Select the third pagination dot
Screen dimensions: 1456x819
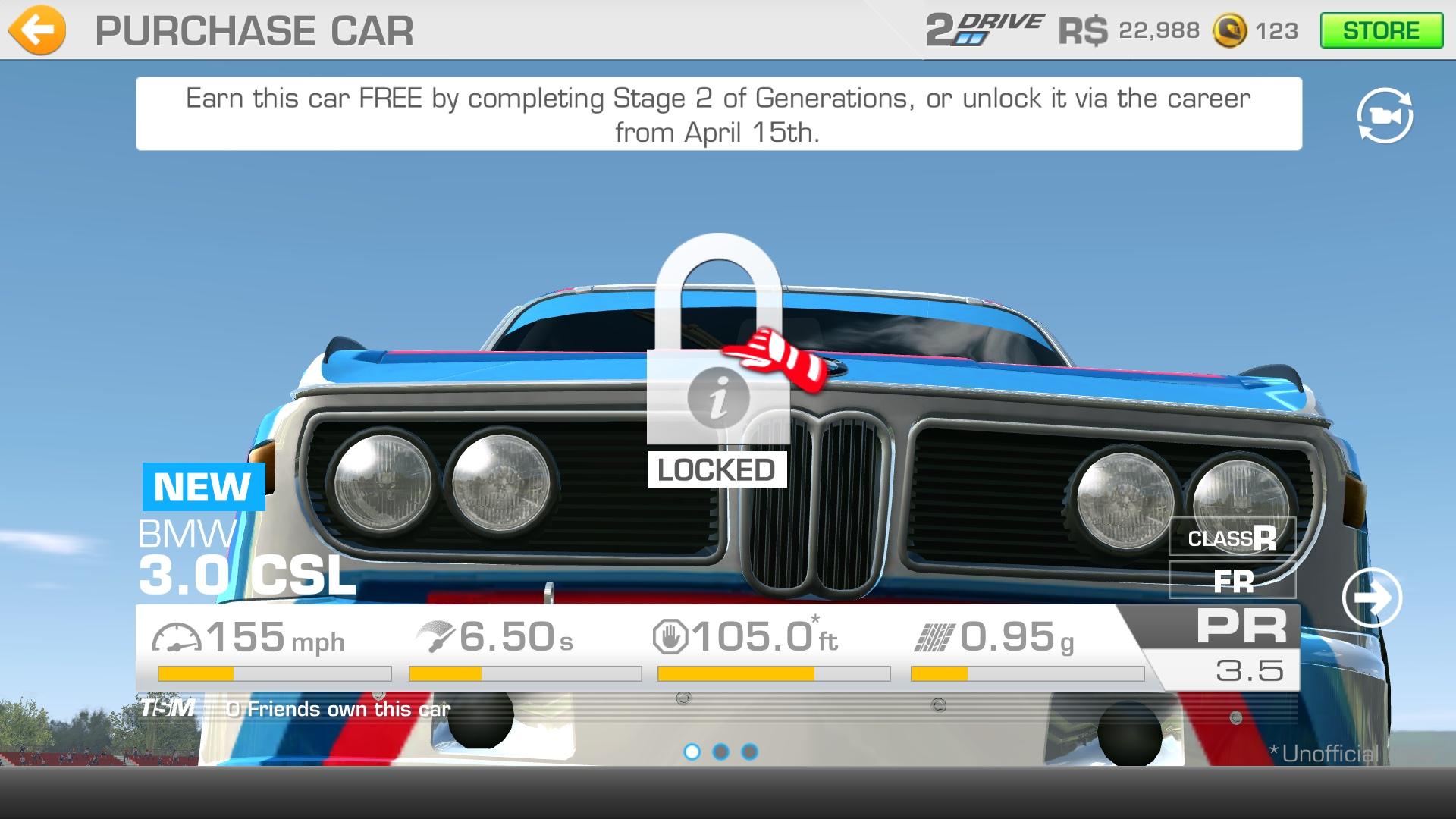pos(749,753)
